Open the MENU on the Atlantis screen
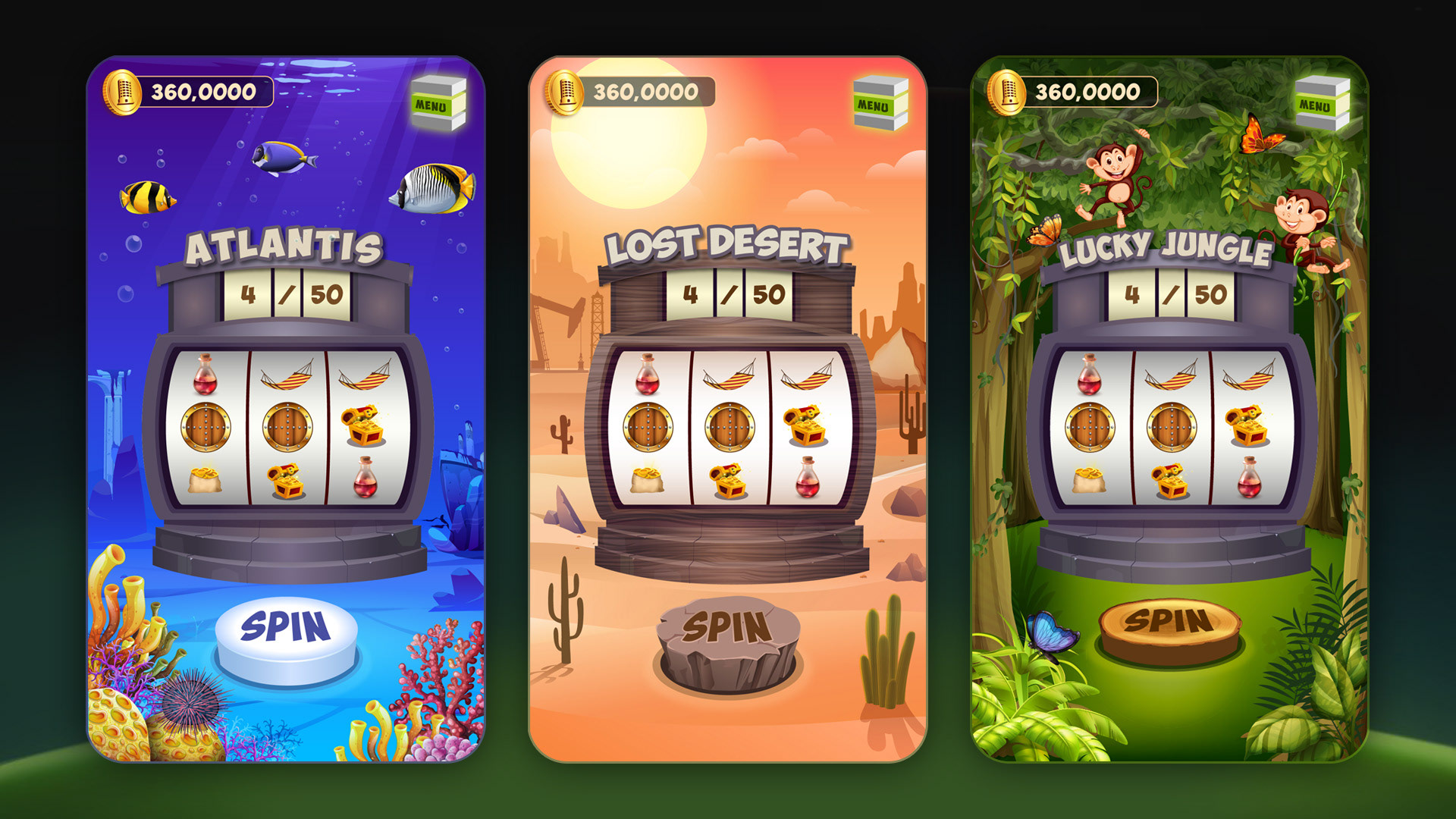The width and height of the screenshot is (1456, 819). (x=438, y=99)
